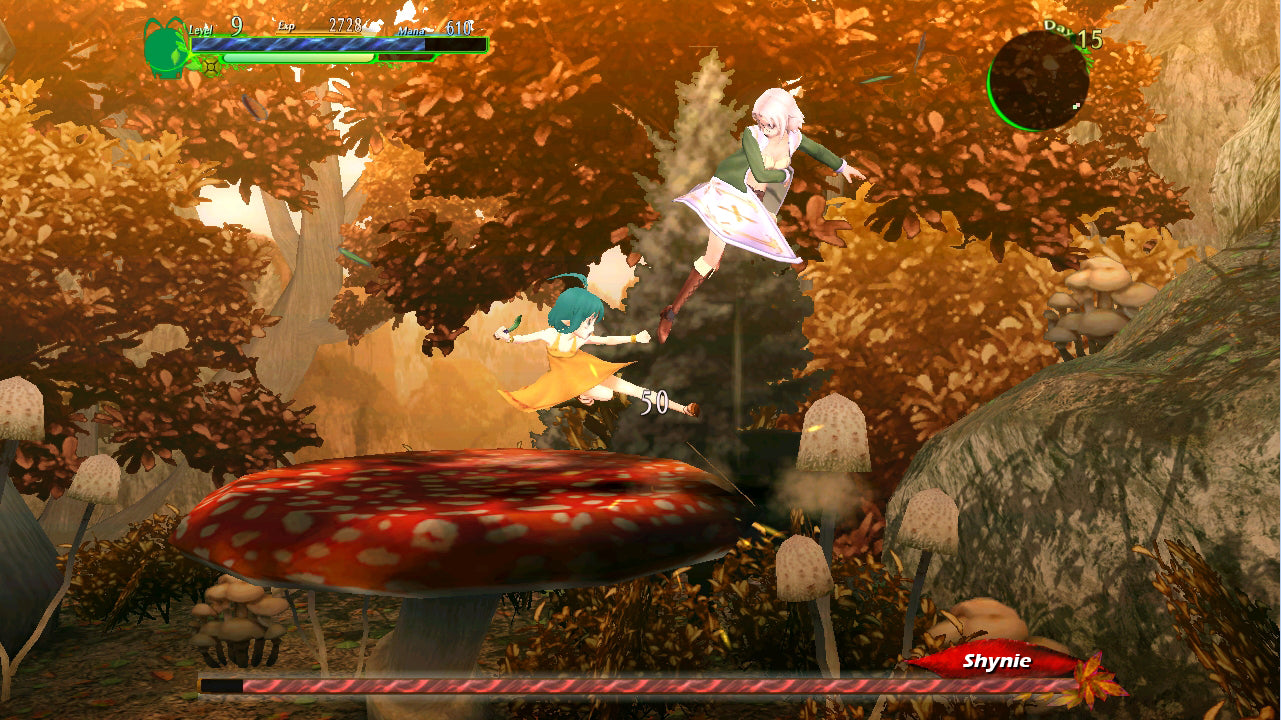Select the small golden emblem below the health bar
Screen dimensions: 1281x720
coord(210,65)
